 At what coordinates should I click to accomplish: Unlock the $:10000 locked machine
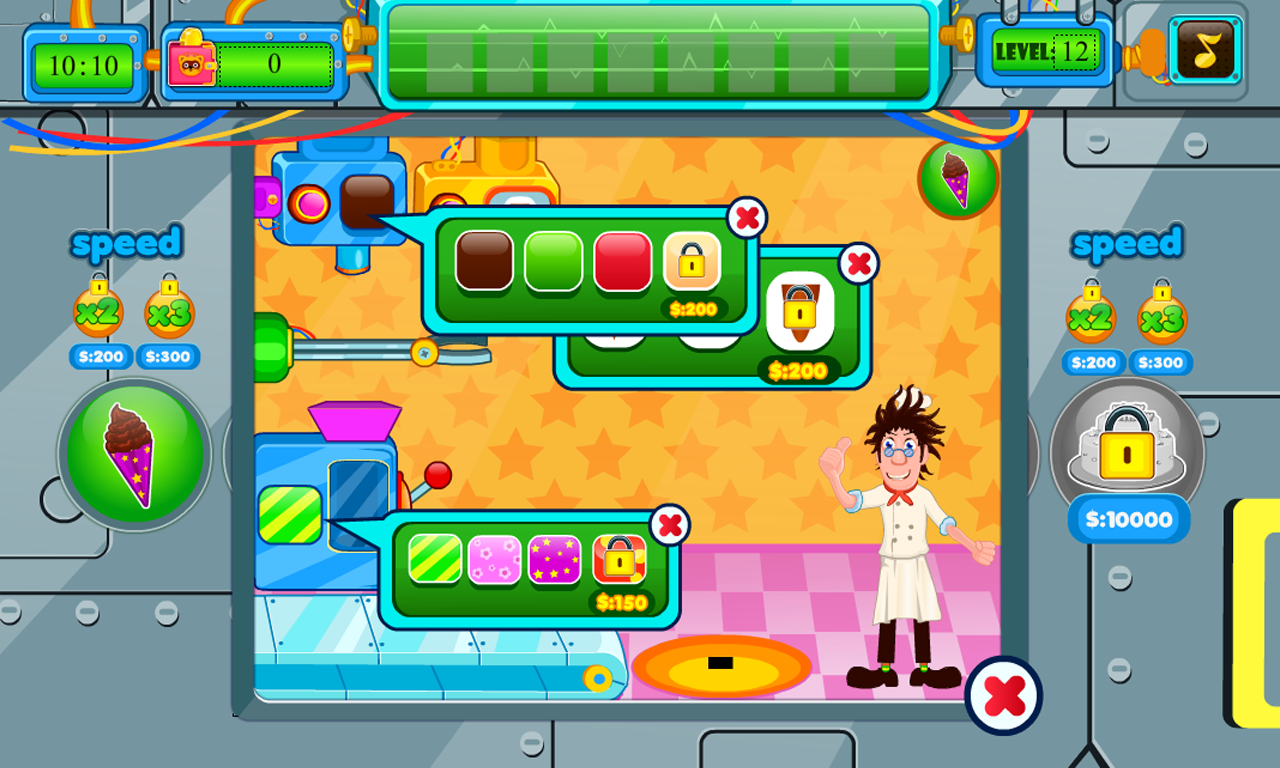(1127, 455)
